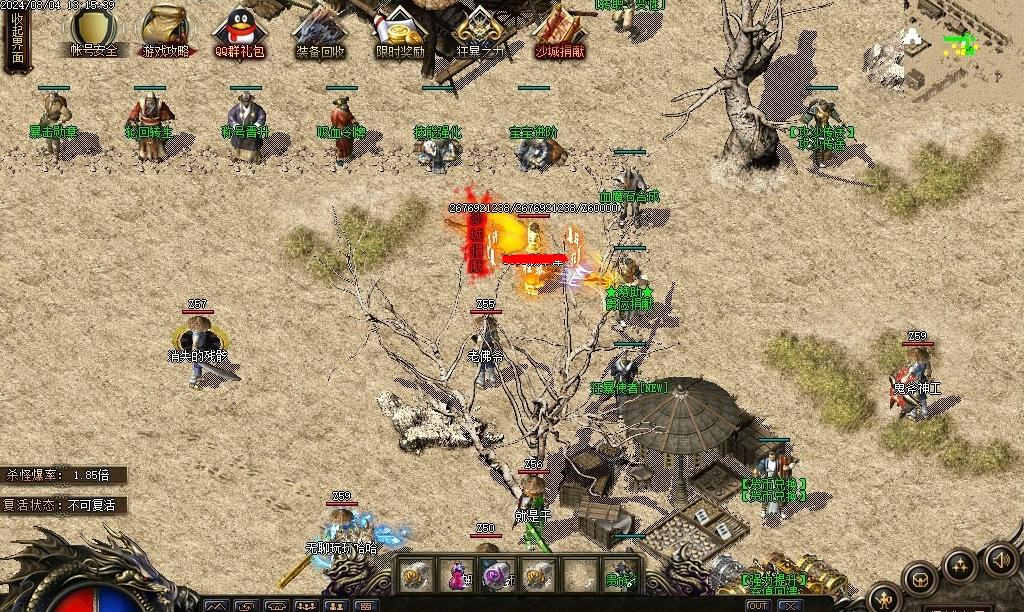Toggle sound with the speaker button

[x=1000, y=560]
